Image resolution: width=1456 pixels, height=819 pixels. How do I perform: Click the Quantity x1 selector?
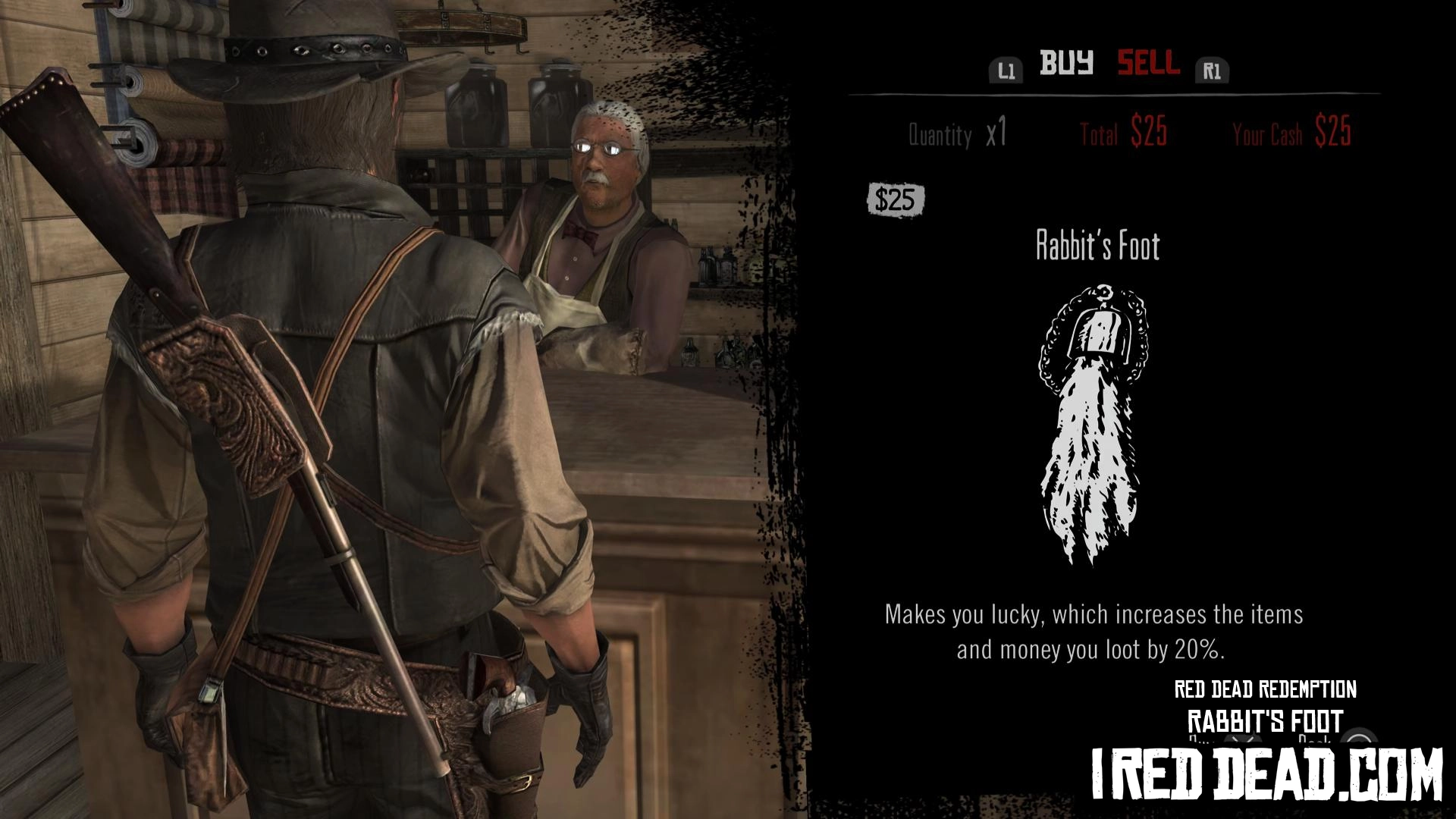point(958,134)
